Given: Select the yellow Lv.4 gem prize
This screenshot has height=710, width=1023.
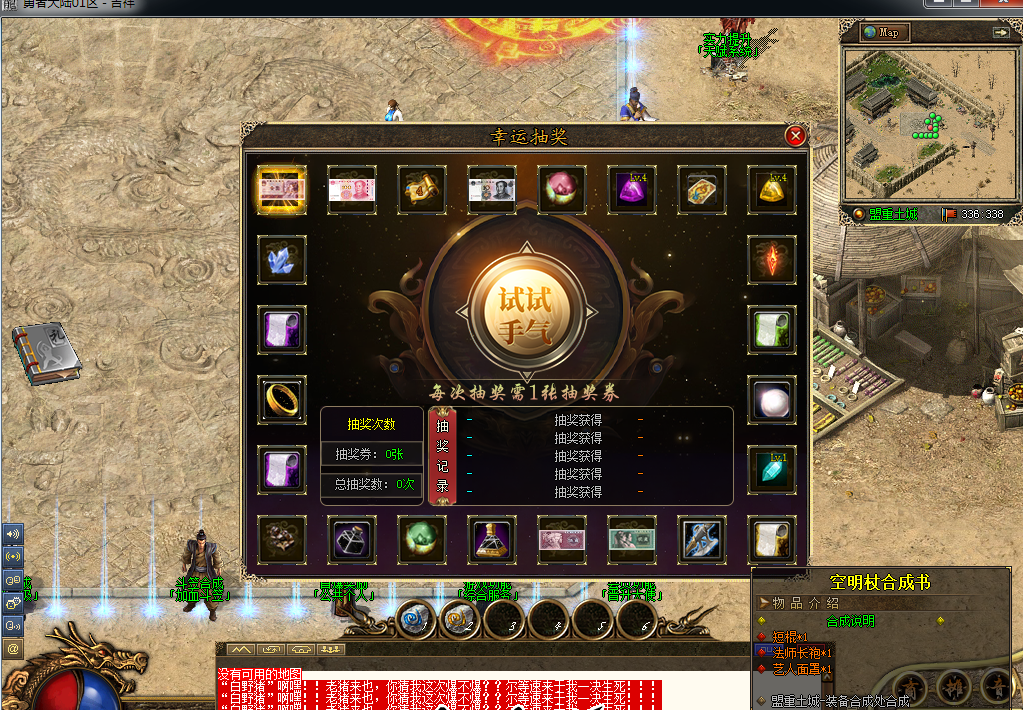Looking at the screenshot, I should (x=772, y=190).
